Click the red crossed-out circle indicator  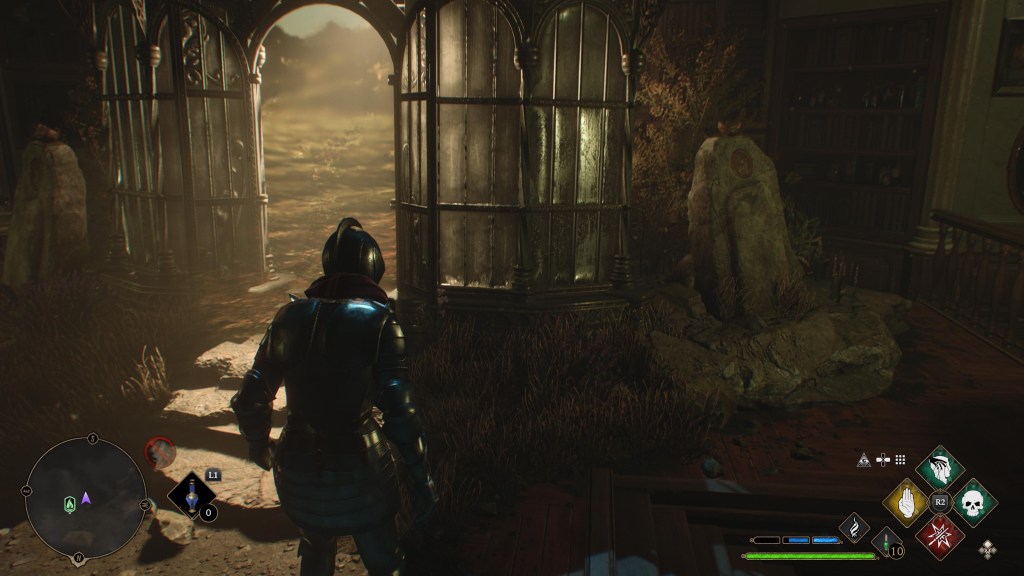(160, 453)
